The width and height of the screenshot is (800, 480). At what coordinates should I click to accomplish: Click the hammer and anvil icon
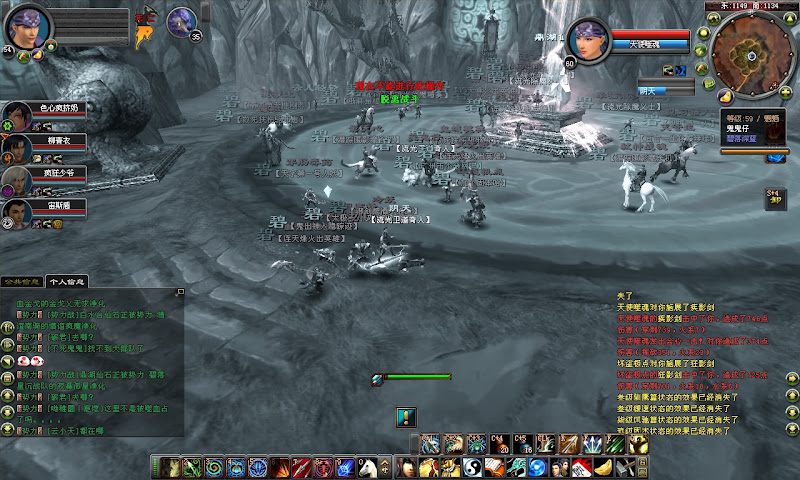coord(626,467)
